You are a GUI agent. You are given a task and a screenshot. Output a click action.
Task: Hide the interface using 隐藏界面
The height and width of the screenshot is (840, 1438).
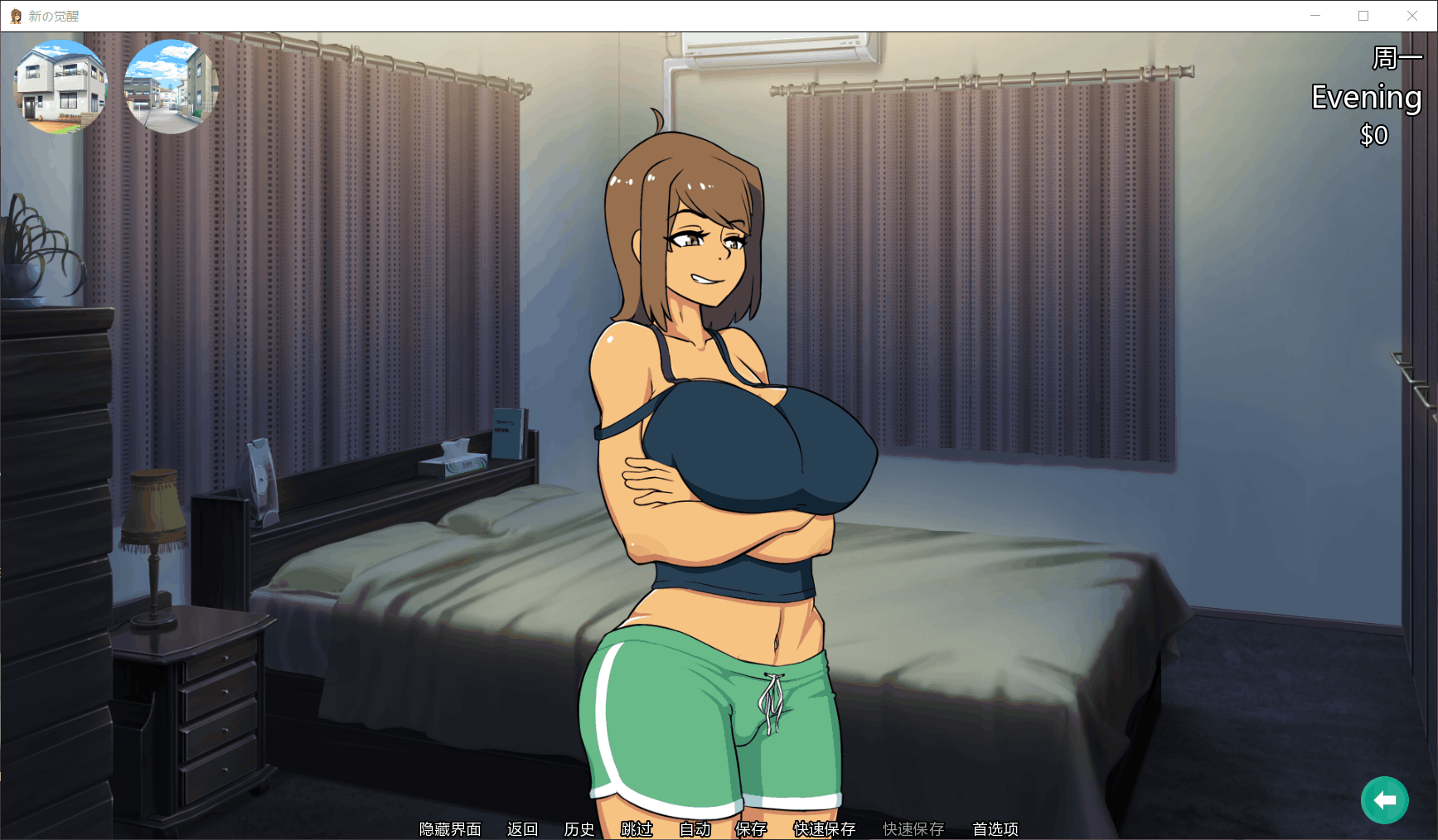click(450, 828)
